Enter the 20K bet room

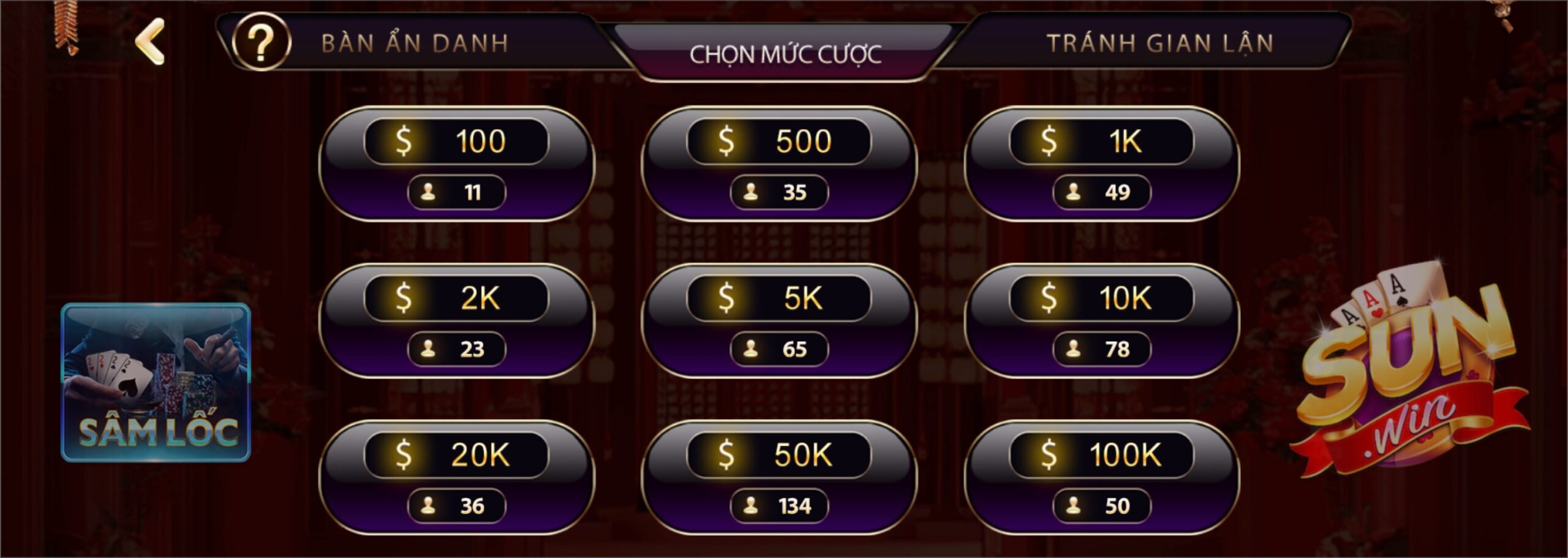456,477
